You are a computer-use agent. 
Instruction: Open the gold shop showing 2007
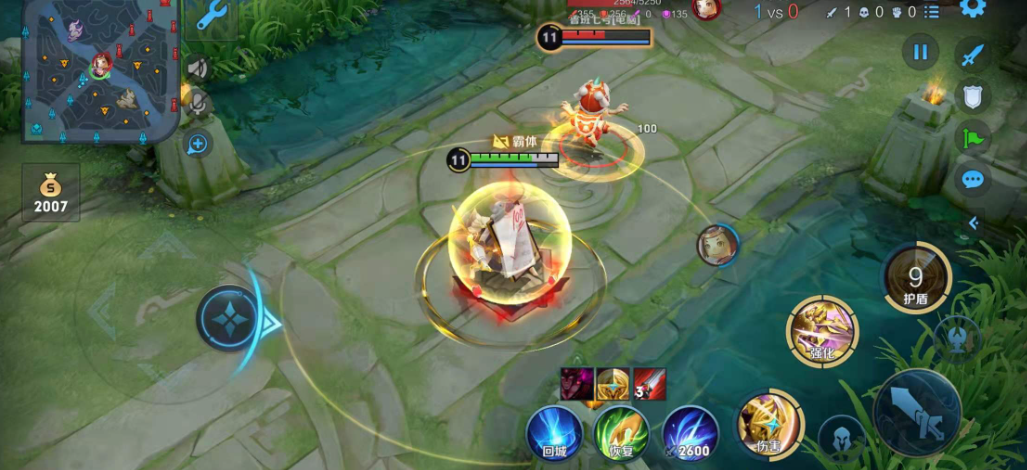51,193
